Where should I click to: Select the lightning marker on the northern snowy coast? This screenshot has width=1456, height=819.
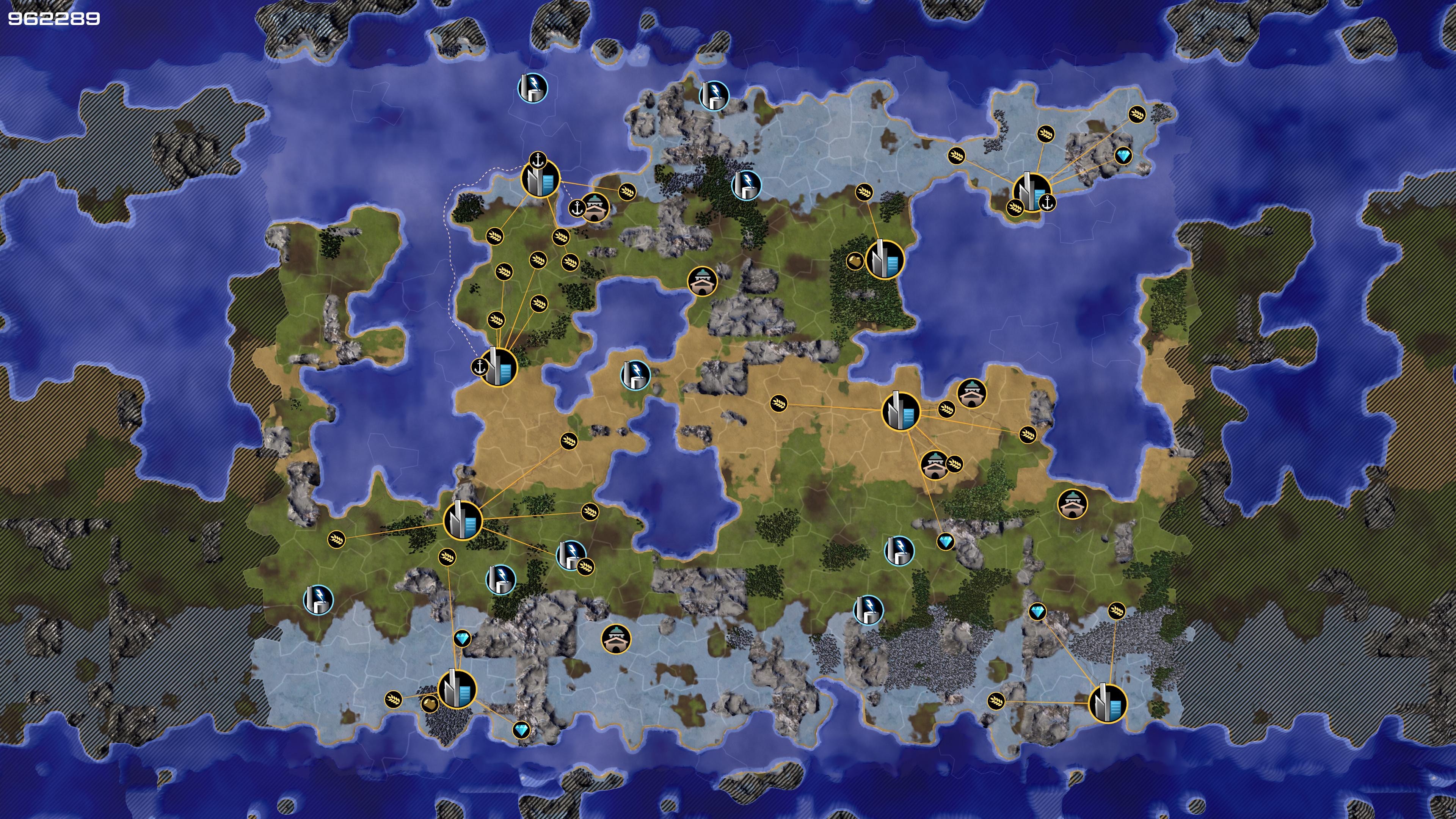pyautogui.click(x=714, y=95)
